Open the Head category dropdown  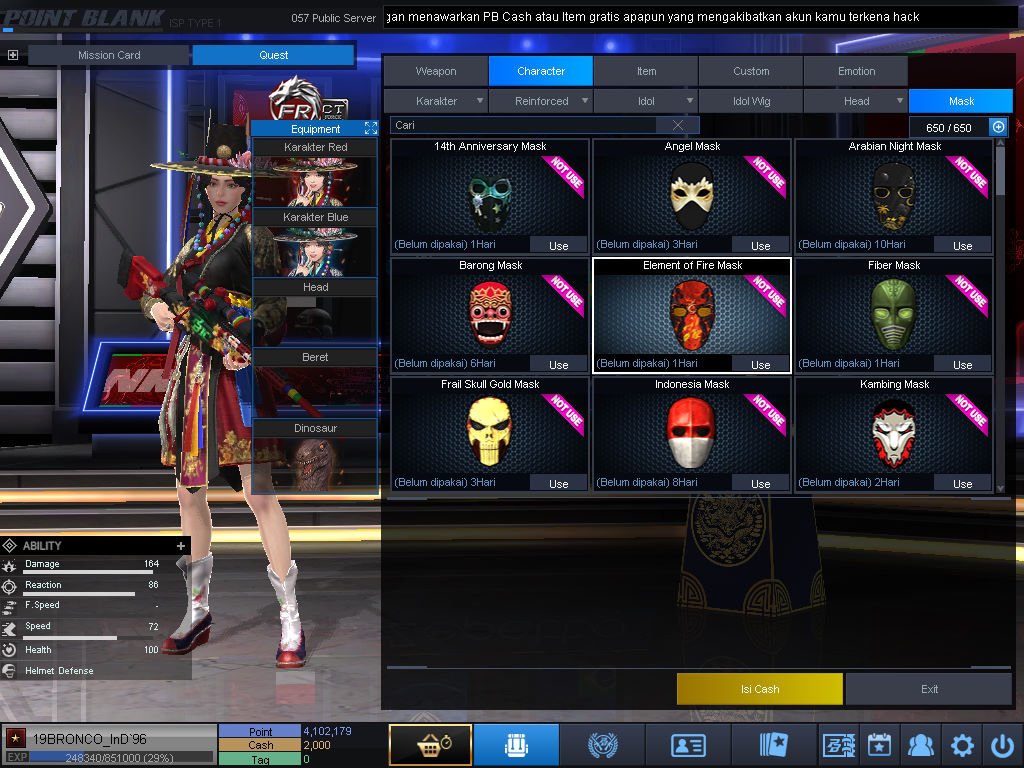click(x=857, y=101)
